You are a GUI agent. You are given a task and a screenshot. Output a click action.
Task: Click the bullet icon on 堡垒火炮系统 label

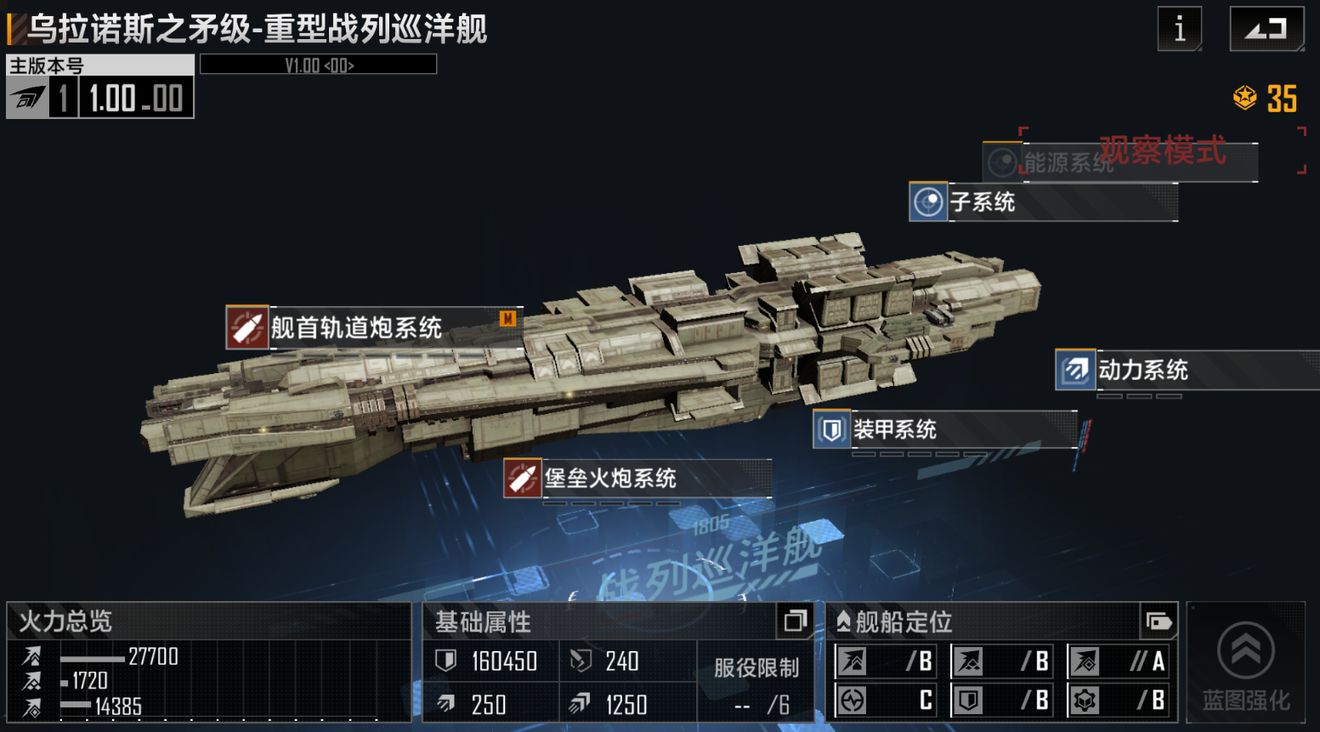click(x=521, y=479)
